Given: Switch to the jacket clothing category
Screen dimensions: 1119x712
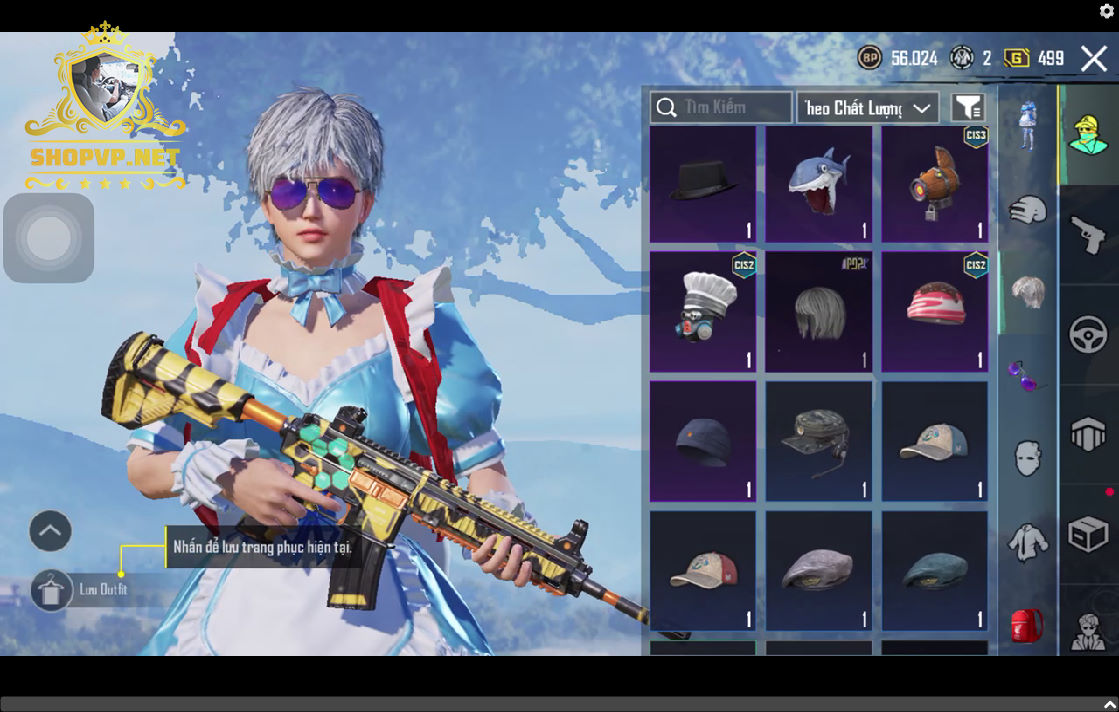Looking at the screenshot, I should pos(1028,542).
